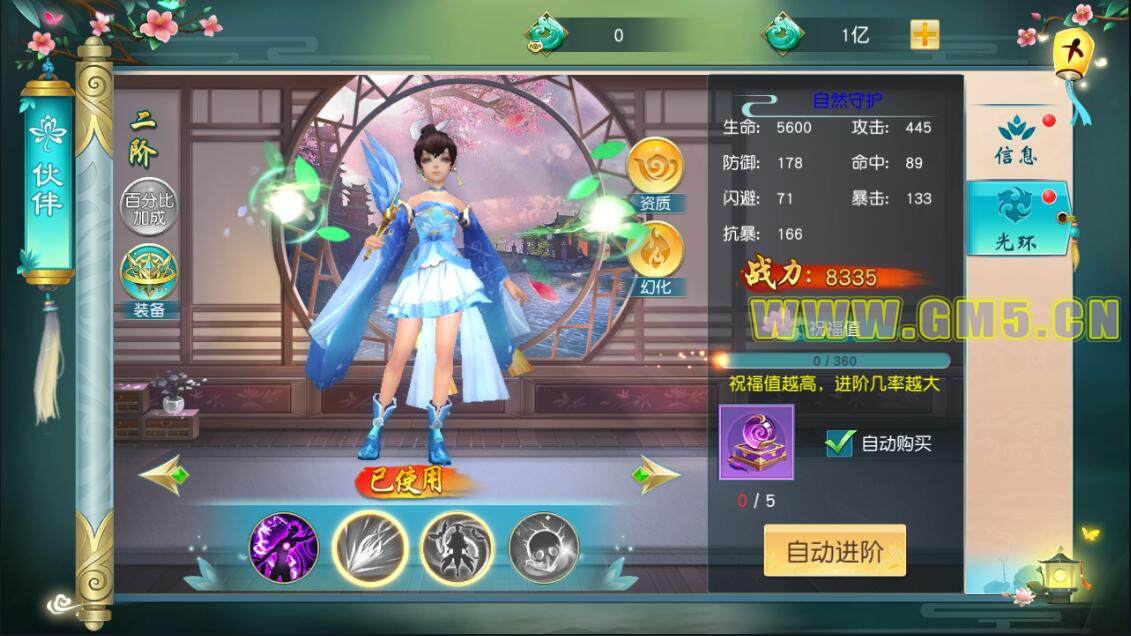Image resolution: width=1131 pixels, height=636 pixels.
Task: Select the white slash skill icon
Action: pyautogui.click(x=369, y=548)
